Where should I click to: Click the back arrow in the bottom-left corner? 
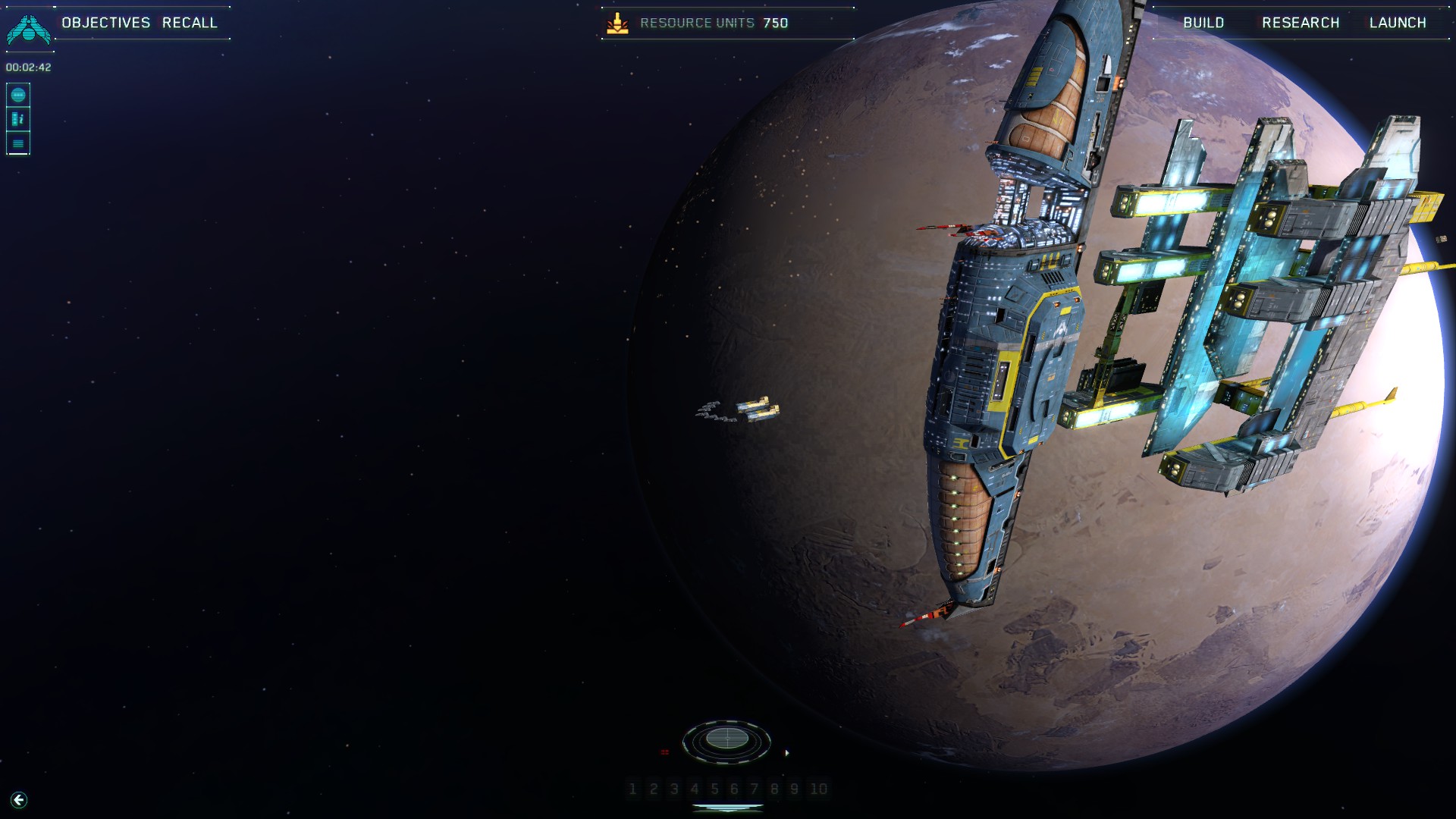19,800
